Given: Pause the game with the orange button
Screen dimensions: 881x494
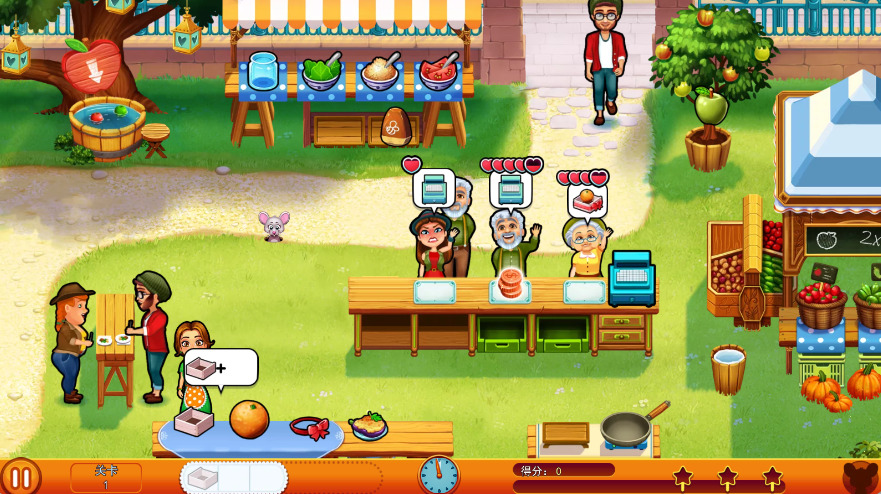Looking at the screenshot, I should coord(20,476).
